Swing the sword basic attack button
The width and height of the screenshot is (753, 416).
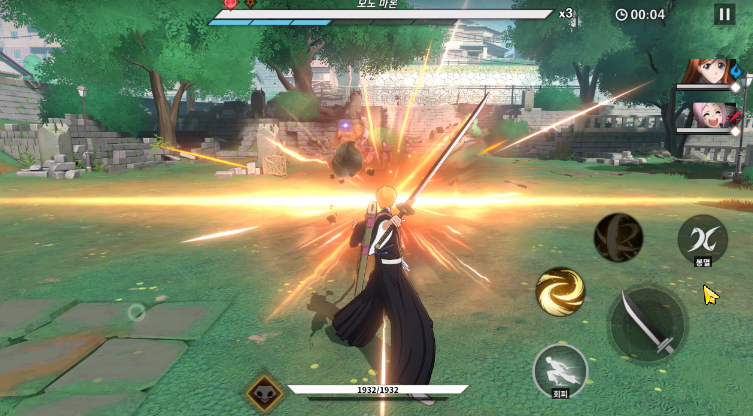[647, 324]
